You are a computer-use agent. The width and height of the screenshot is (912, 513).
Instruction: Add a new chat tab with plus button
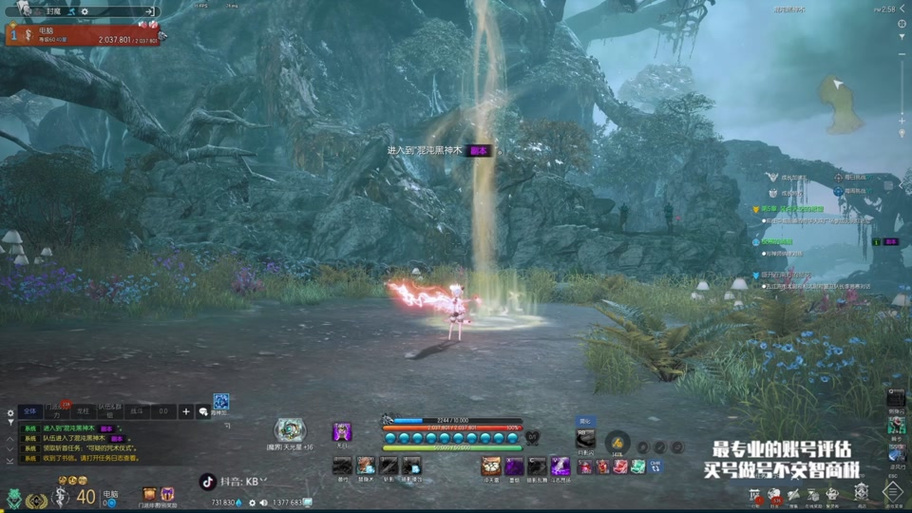[x=186, y=411]
